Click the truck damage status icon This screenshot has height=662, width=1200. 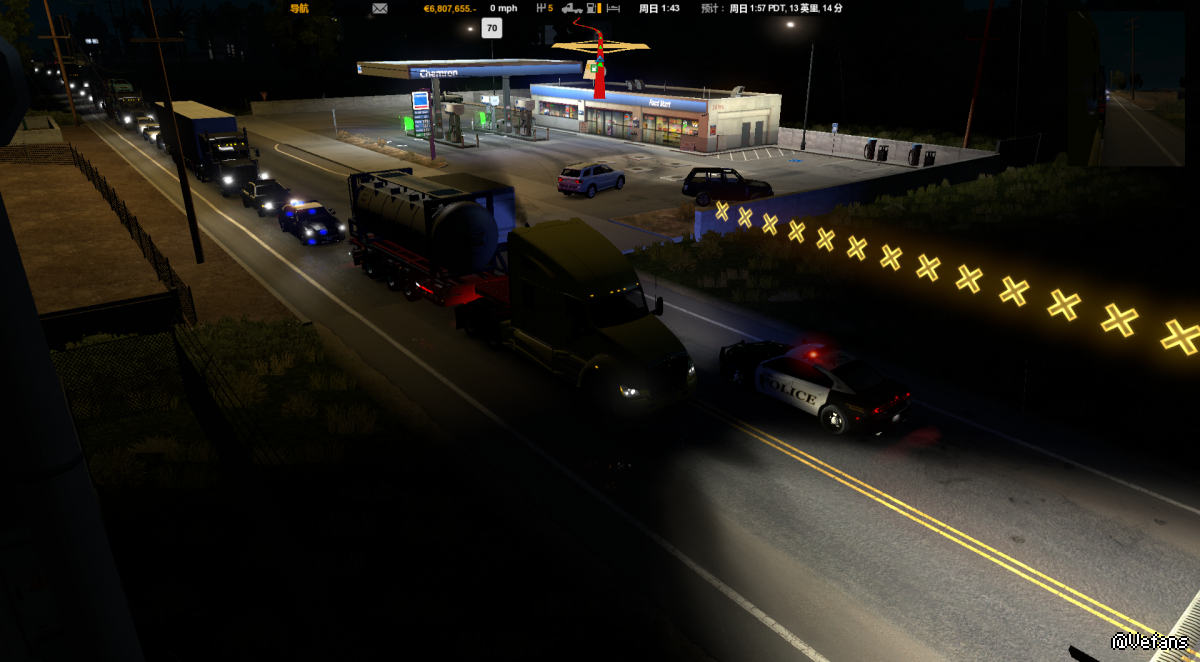tap(572, 8)
